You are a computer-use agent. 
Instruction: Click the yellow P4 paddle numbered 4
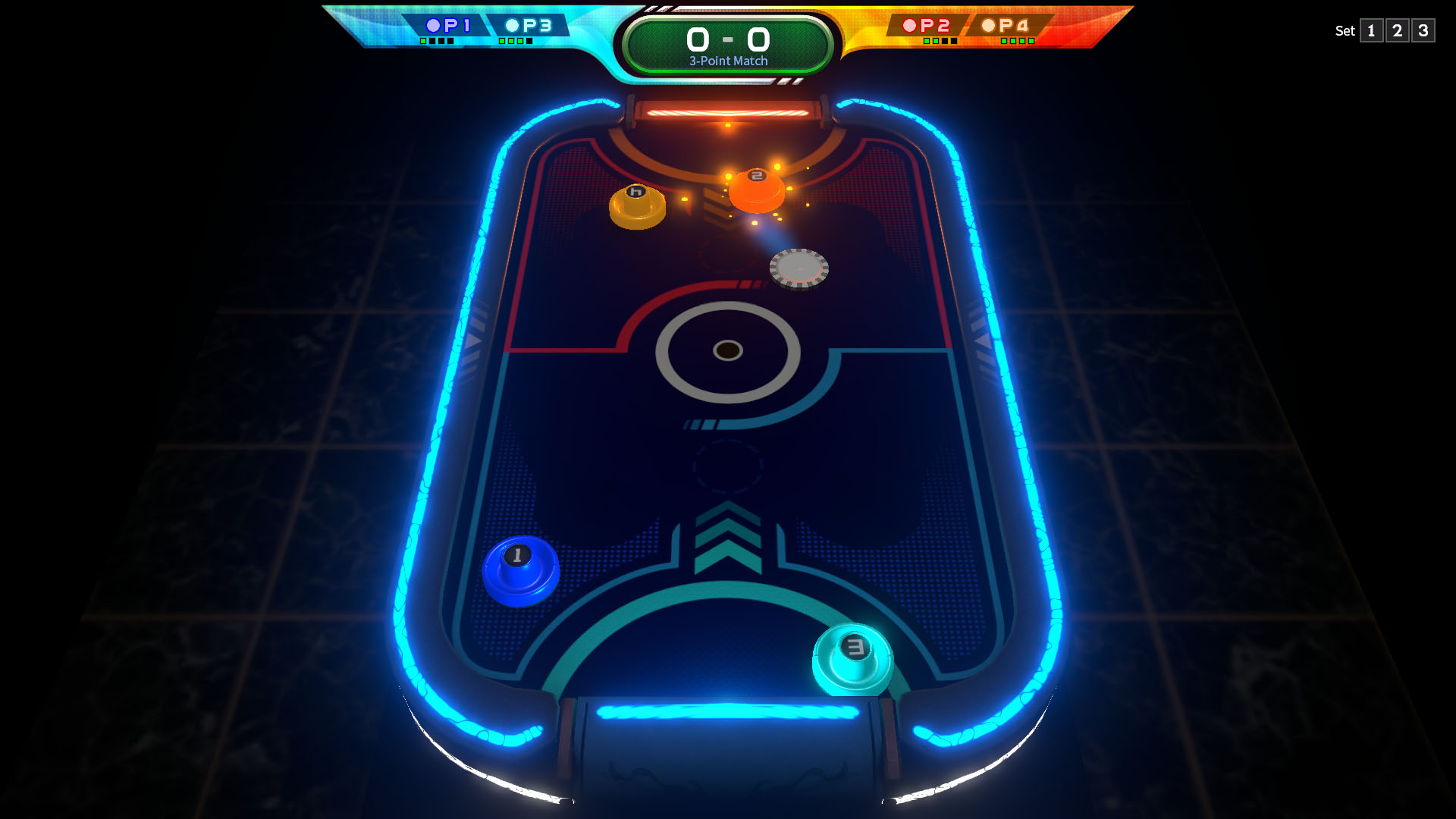[635, 205]
